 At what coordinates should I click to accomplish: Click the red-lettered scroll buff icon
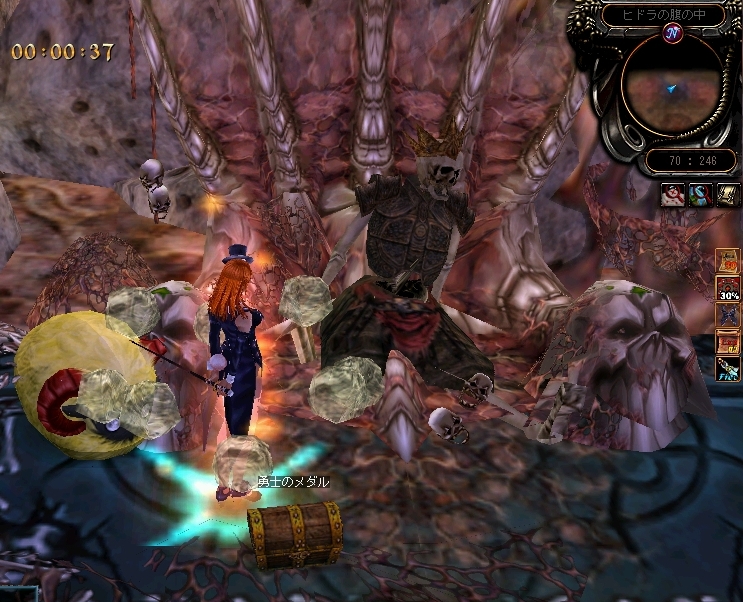(727, 343)
